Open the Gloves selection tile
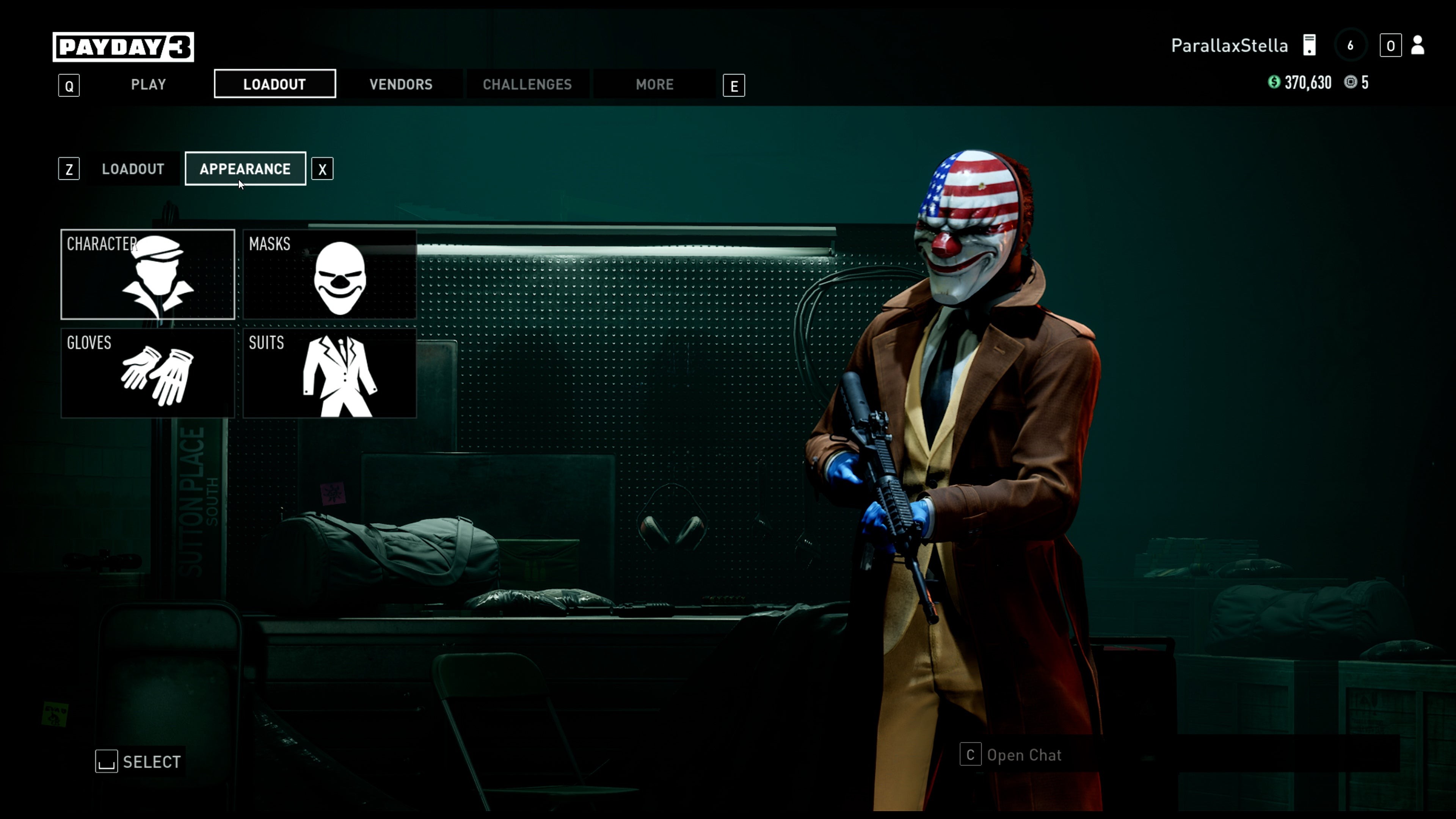 click(147, 373)
